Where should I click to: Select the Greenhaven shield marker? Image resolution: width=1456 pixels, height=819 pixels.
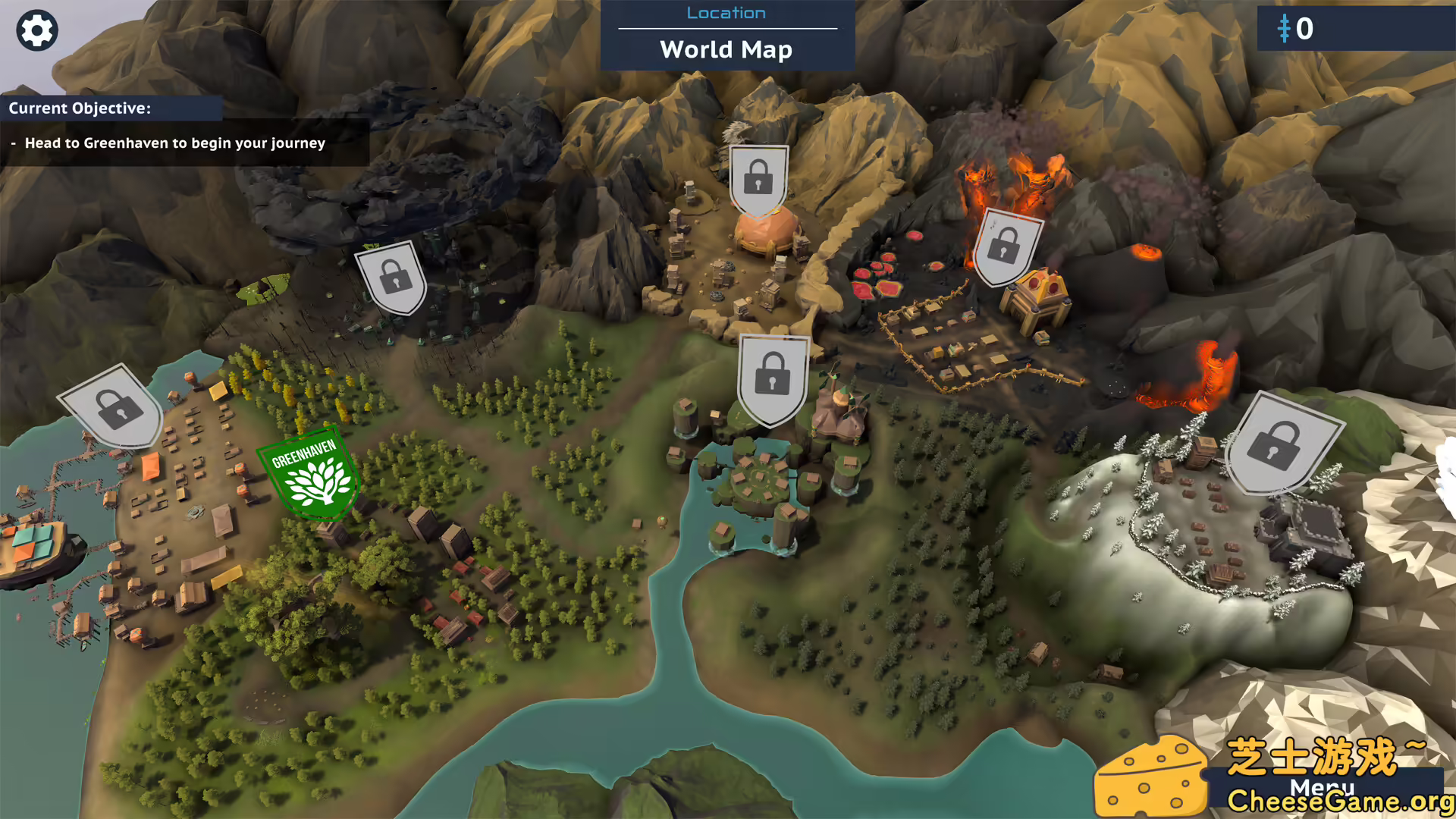309,474
